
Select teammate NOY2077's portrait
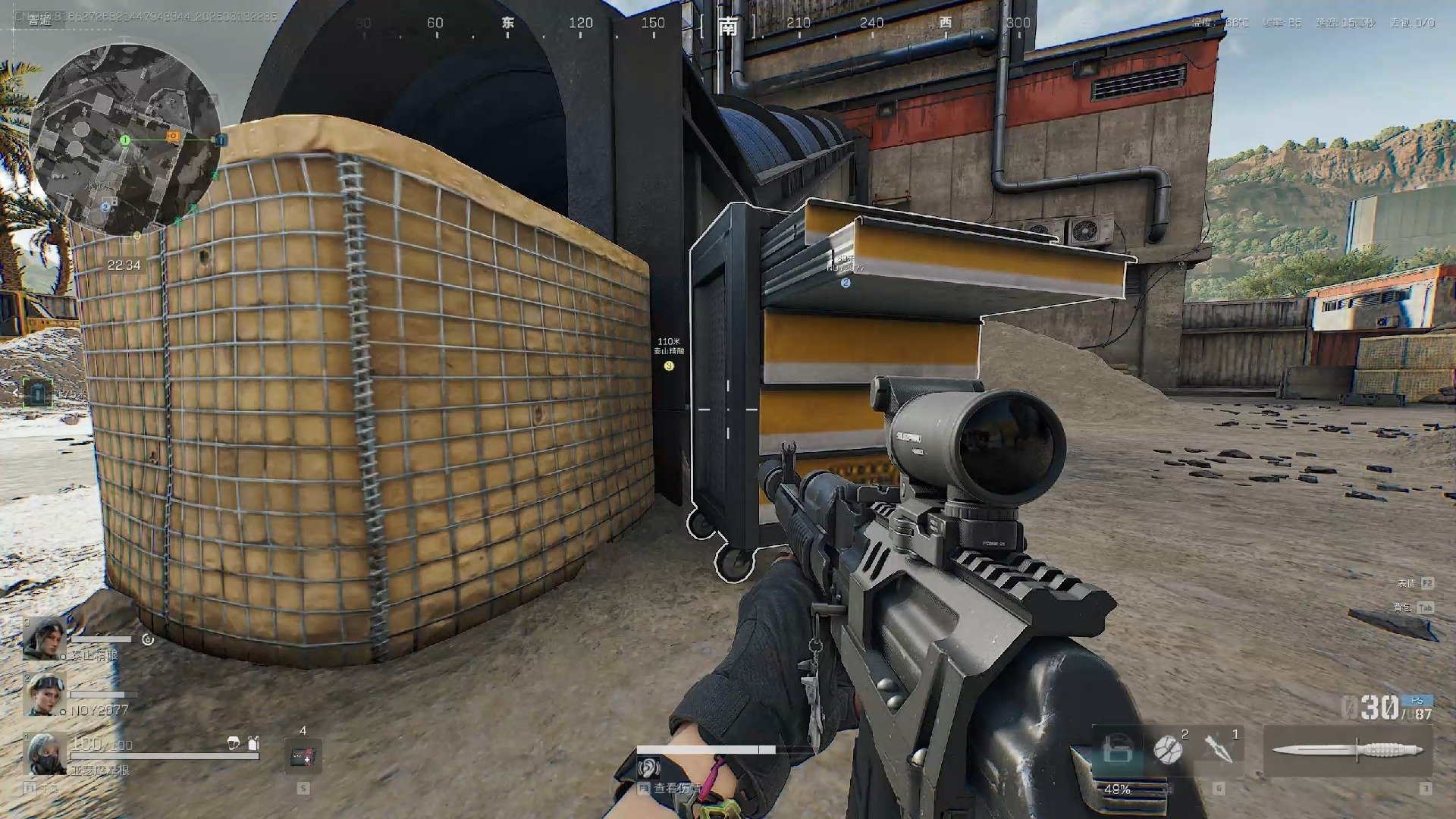pyautogui.click(x=43, y=695)
